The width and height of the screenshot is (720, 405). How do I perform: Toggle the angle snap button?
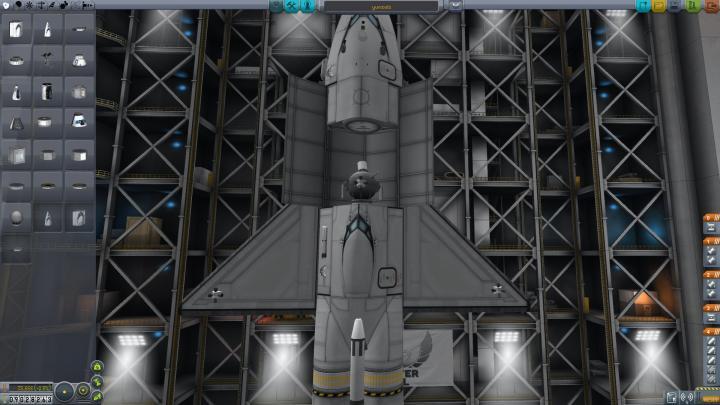[84, 390]
